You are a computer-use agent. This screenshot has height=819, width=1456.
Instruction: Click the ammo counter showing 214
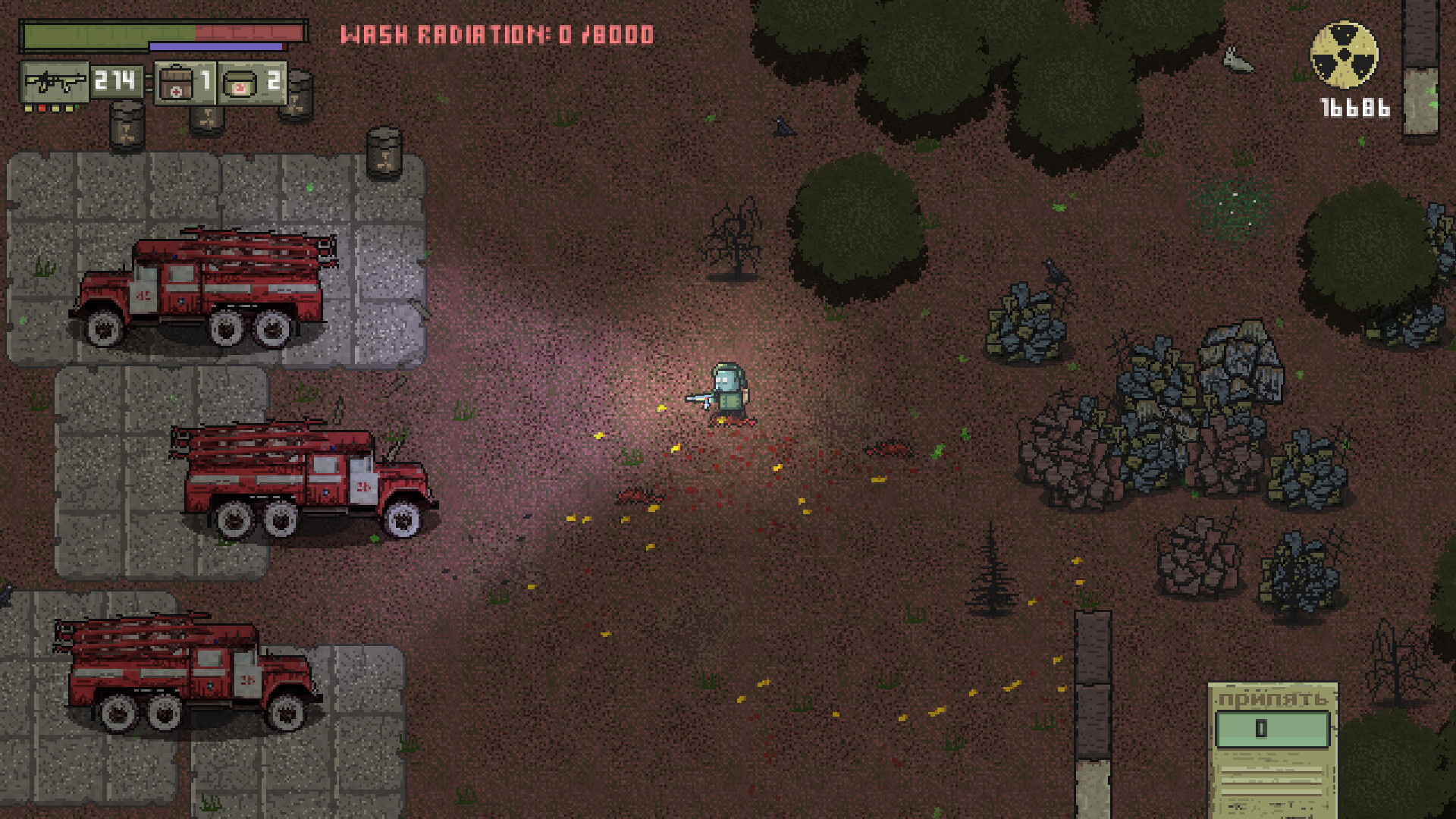(x=115, y=81)
